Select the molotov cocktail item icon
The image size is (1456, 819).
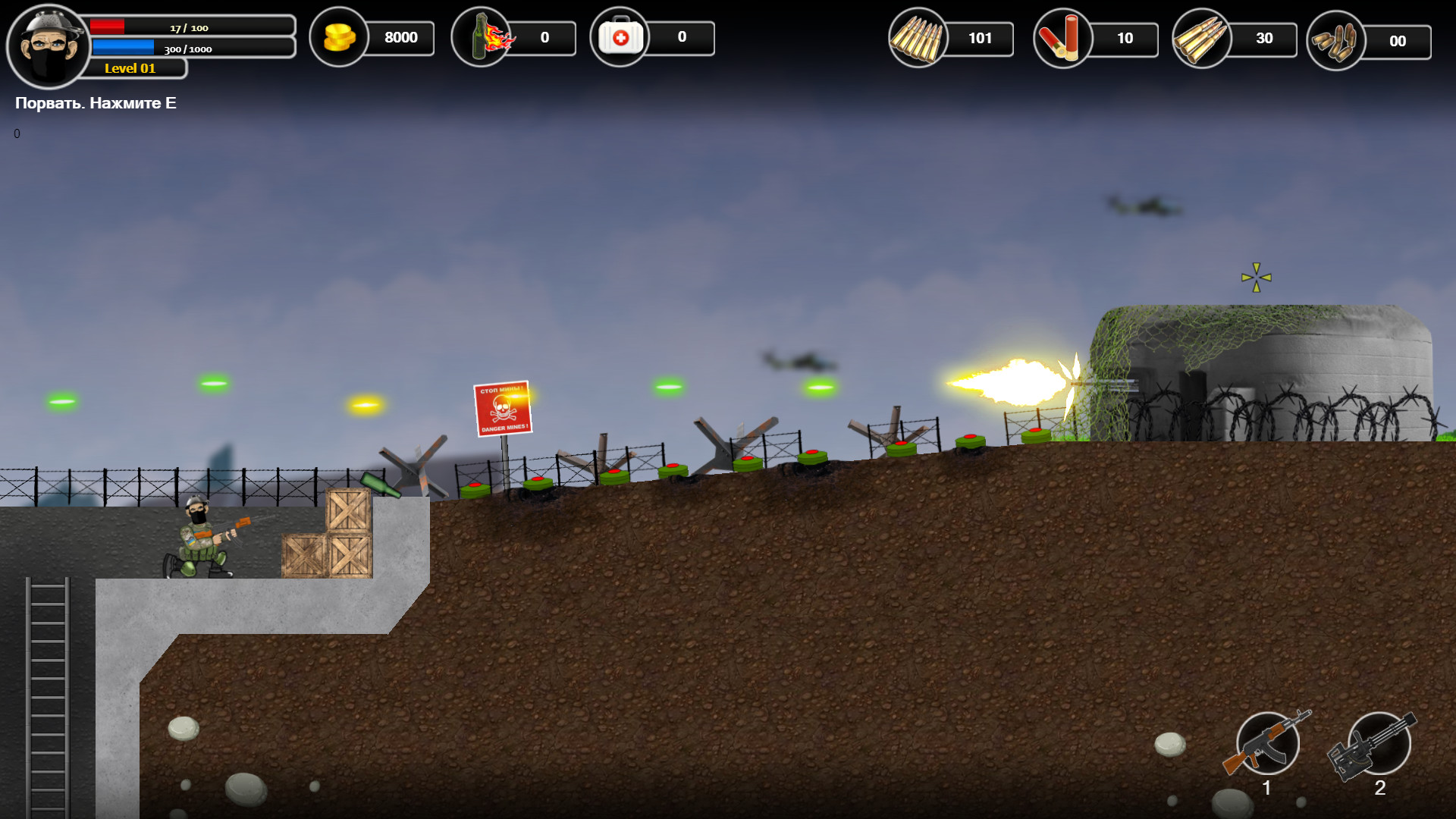coord(481,36)
